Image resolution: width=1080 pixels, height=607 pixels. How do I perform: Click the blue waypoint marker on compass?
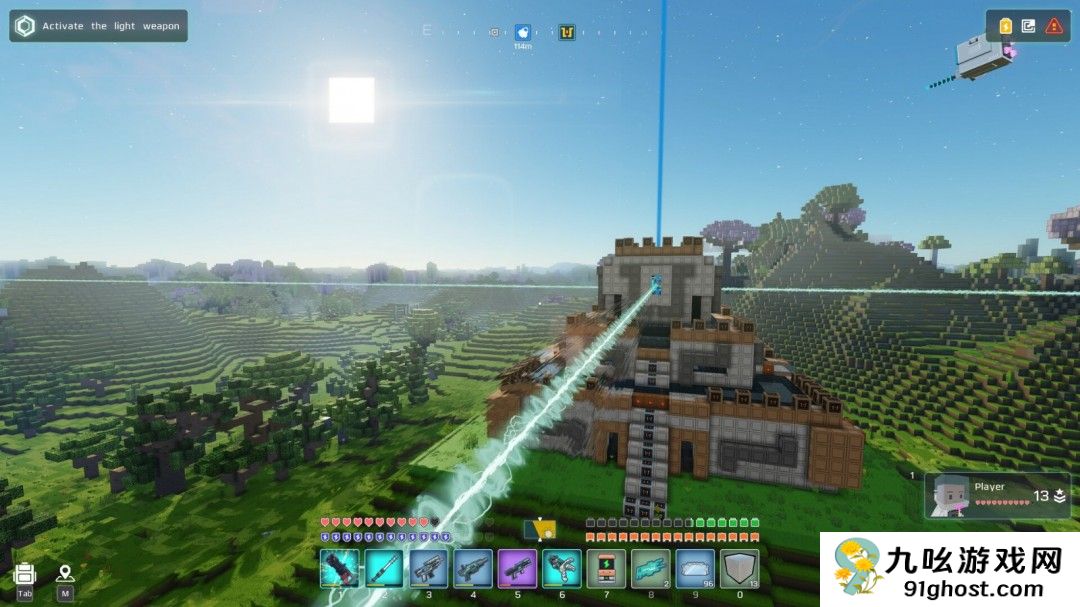pos(522,33)
